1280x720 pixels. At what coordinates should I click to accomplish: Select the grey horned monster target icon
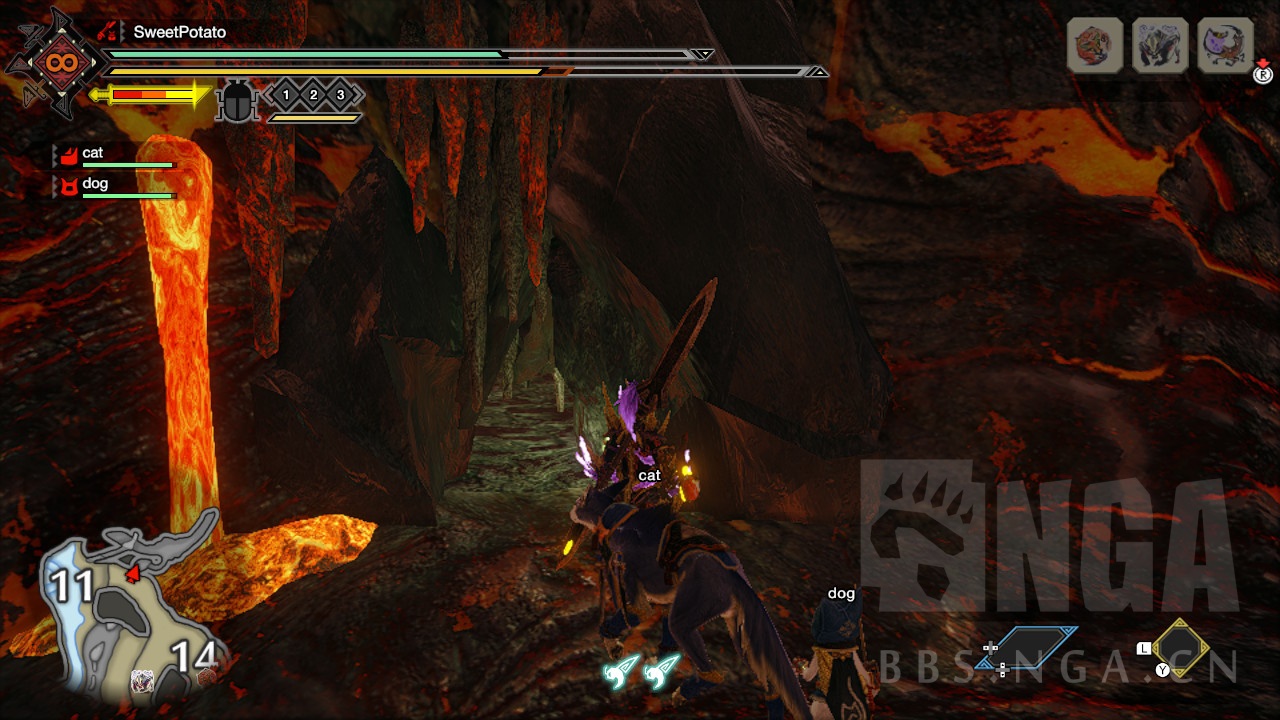click(1160, 45)
